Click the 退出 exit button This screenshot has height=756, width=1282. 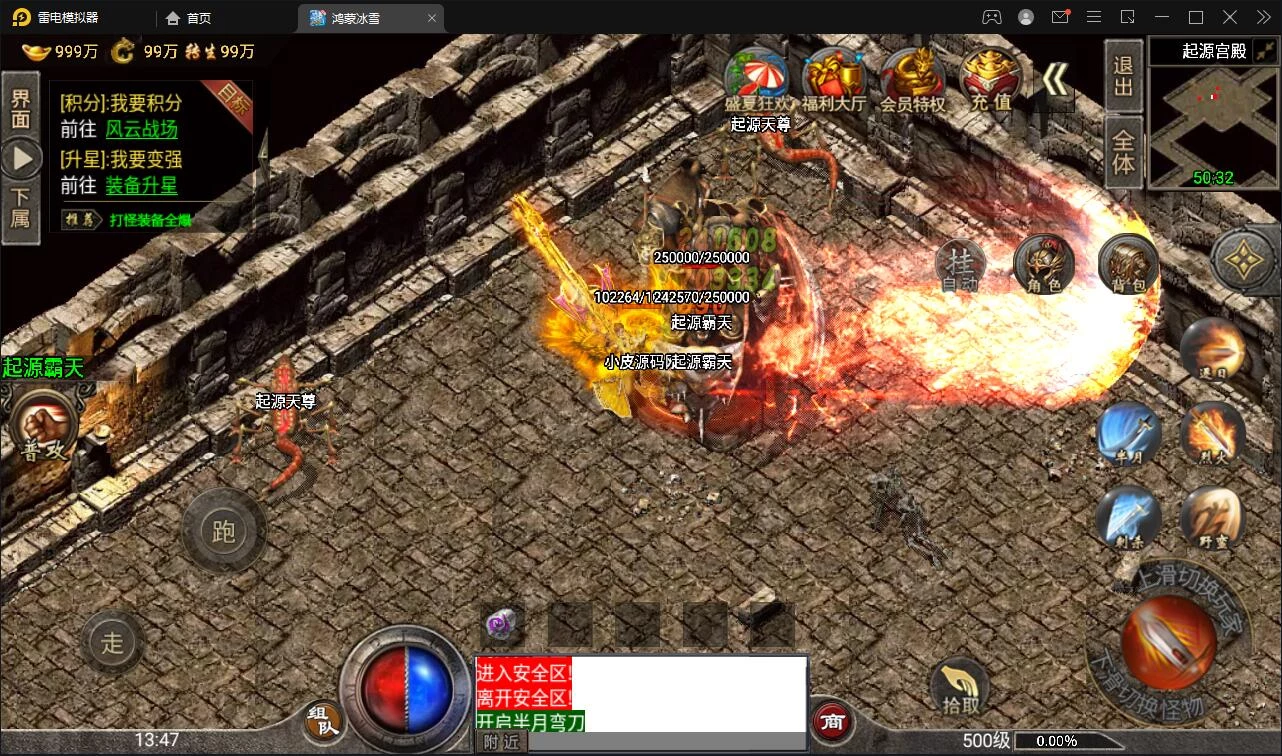pos(1123,76)
